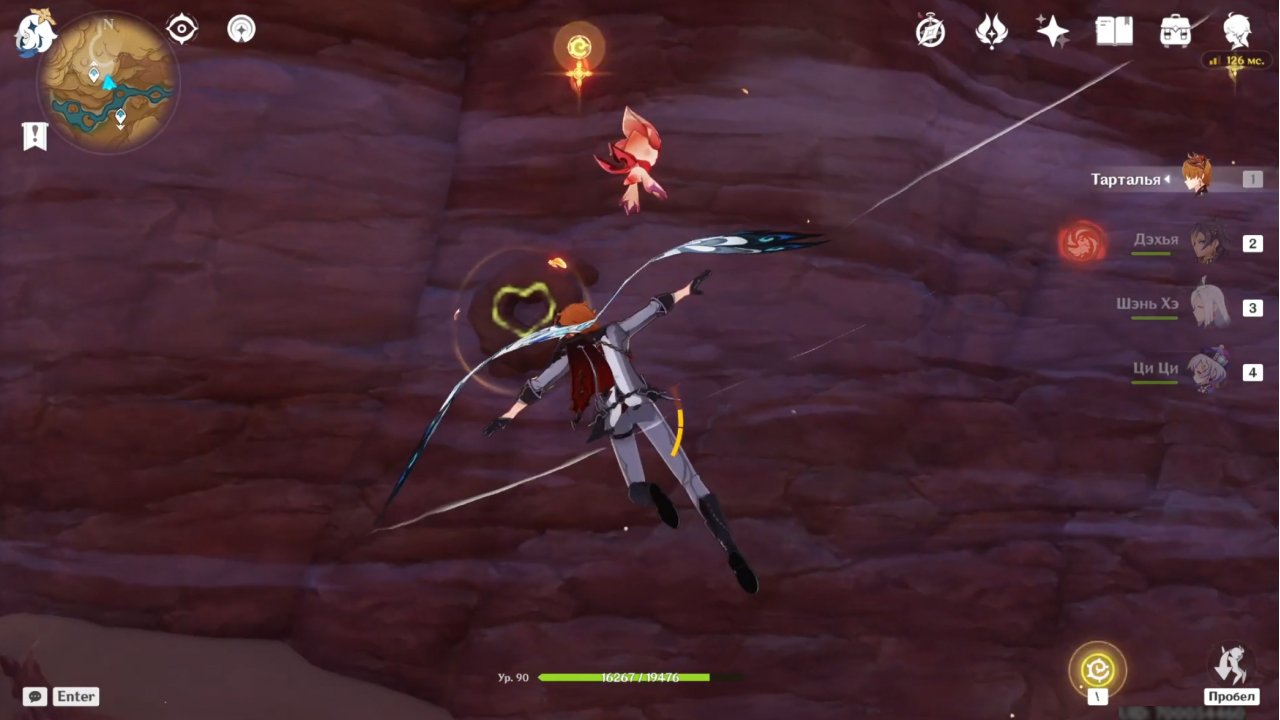Activate the golden gadget skill icon
Image resolution: width=1280 pixels, height=720 pixels.
click(1097, 668)
